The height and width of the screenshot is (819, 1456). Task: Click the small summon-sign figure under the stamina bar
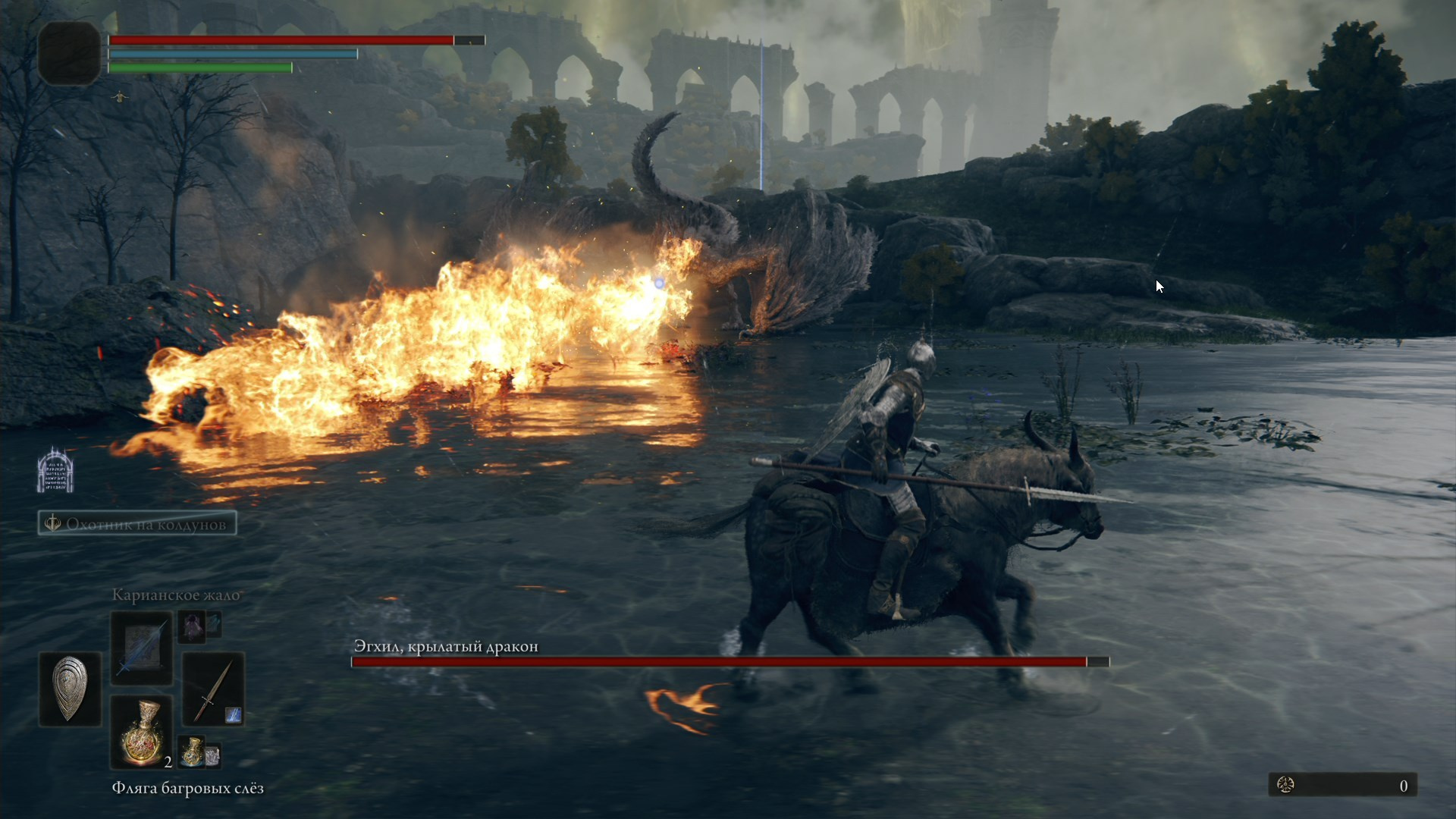121,97
